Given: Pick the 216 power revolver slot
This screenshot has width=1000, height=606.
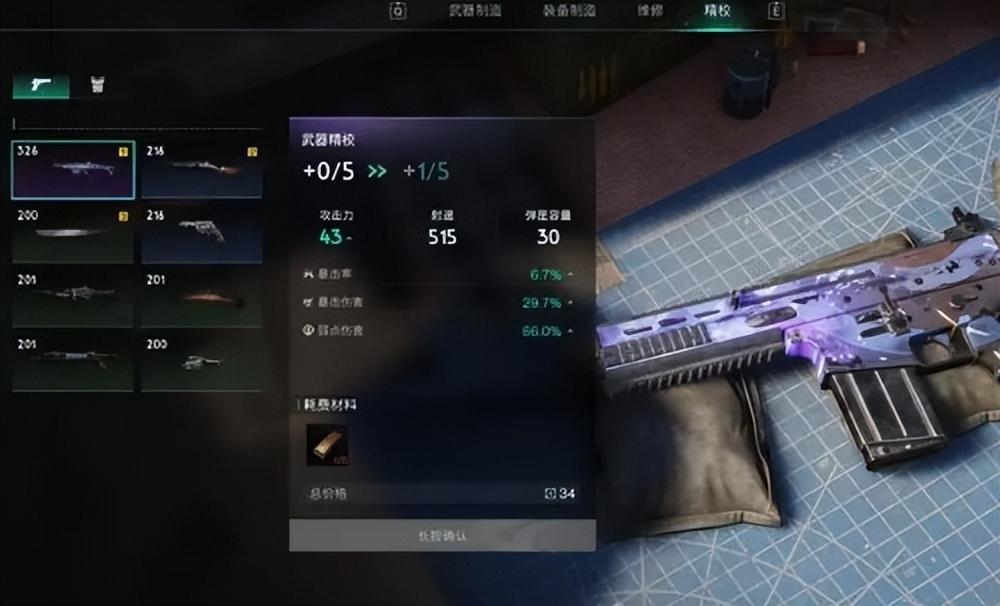Looking at the screenshot, I should pos(202,234).
